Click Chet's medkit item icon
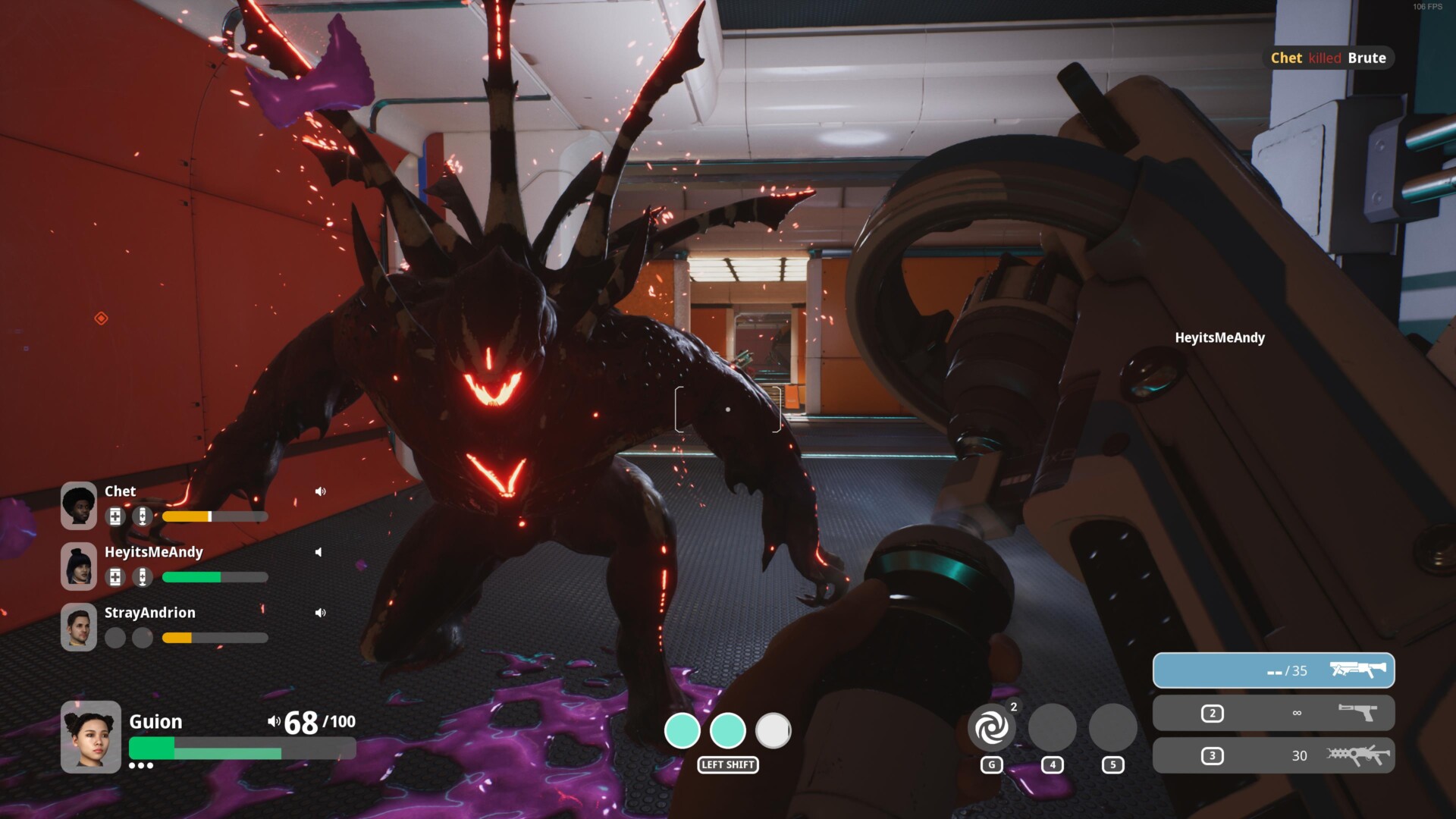The height and width of the screenshot is (819, 1456). point(115,516)
